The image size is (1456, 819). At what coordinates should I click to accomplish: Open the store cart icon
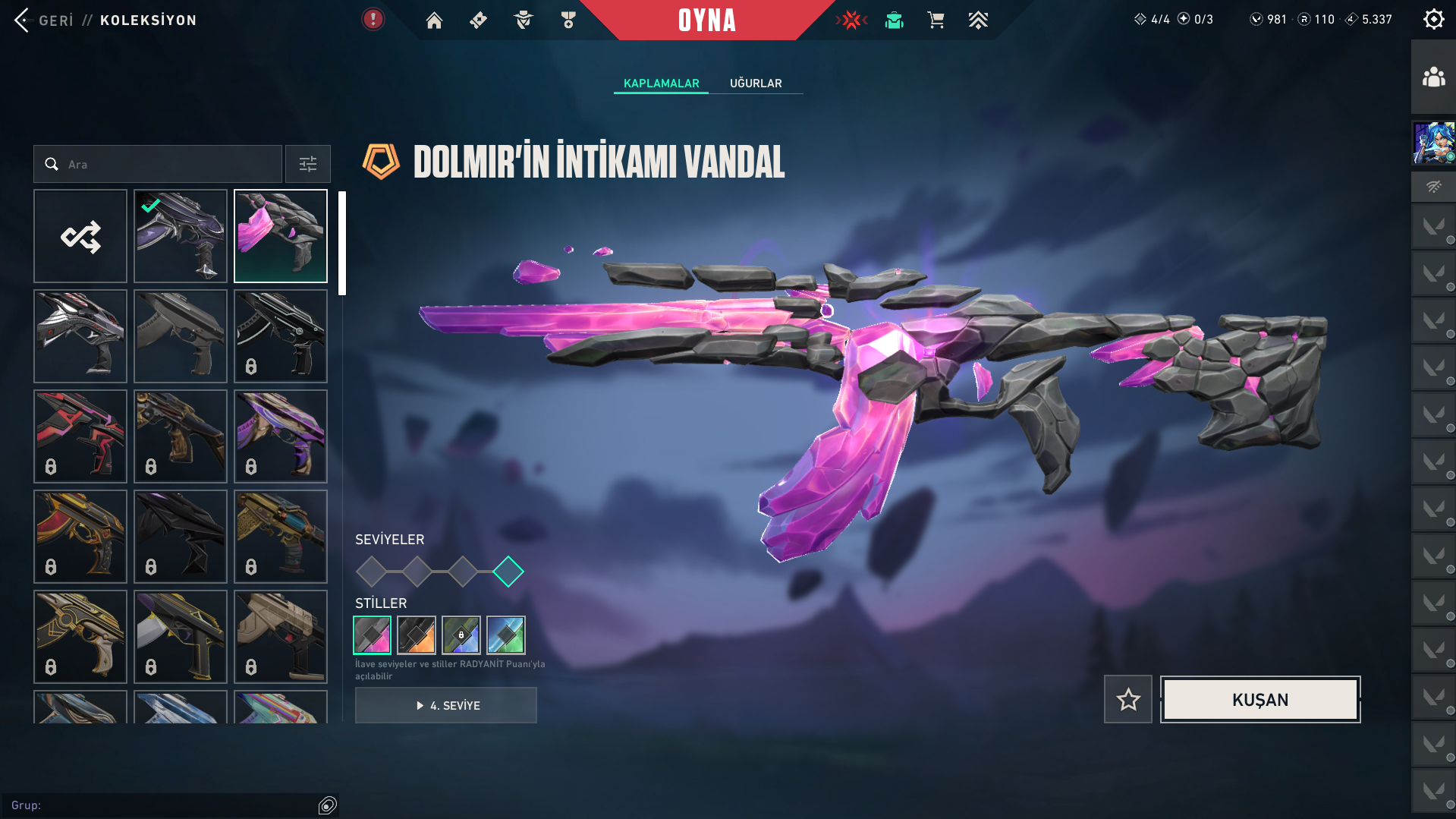[x=936, y=20]
